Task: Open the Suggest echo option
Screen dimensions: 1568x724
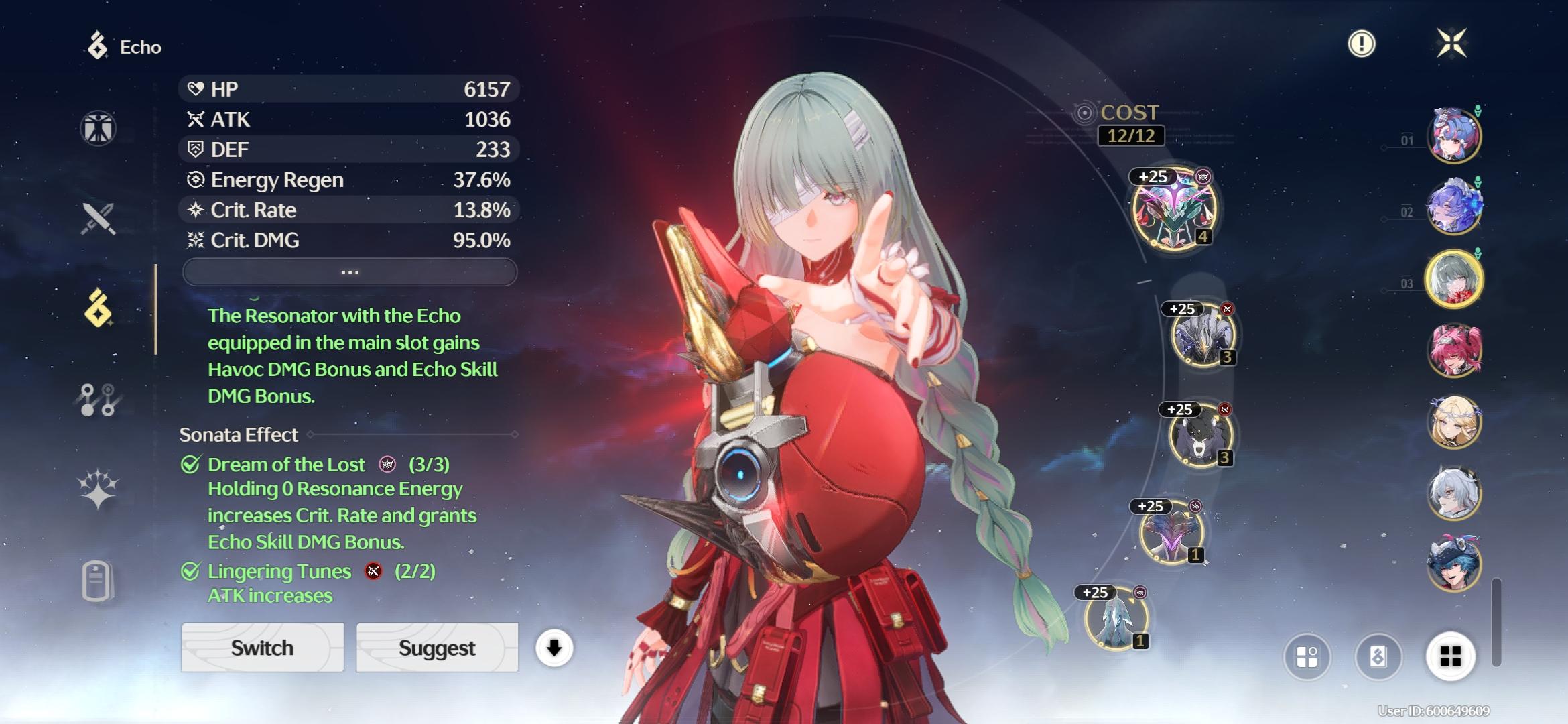Action: [437, 648]
